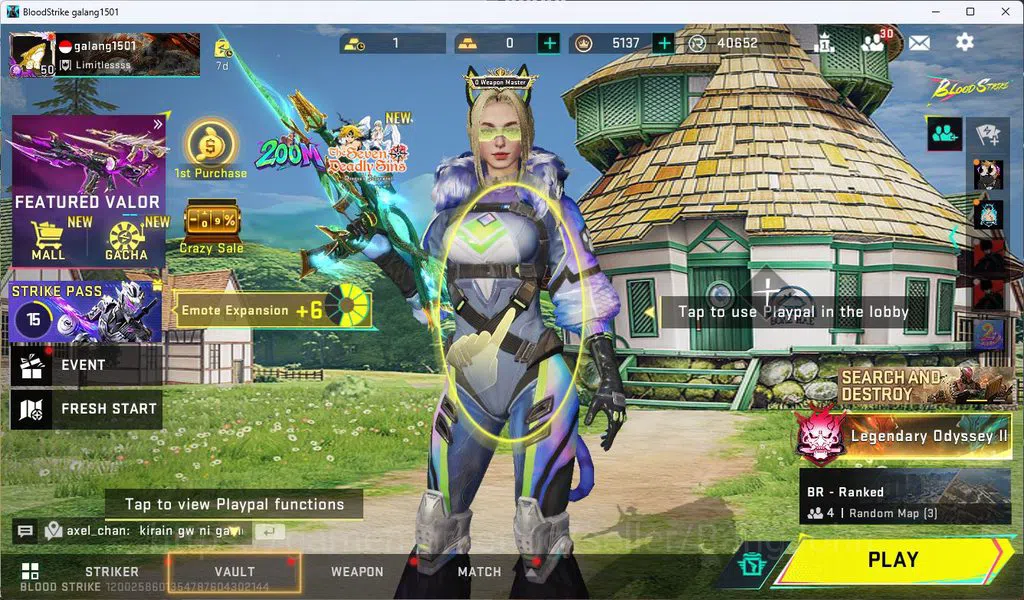Viewport: 1024px width, 600px height.
Task: Claim the 1st Purchase offer
Action: click(x=210, y=150)
